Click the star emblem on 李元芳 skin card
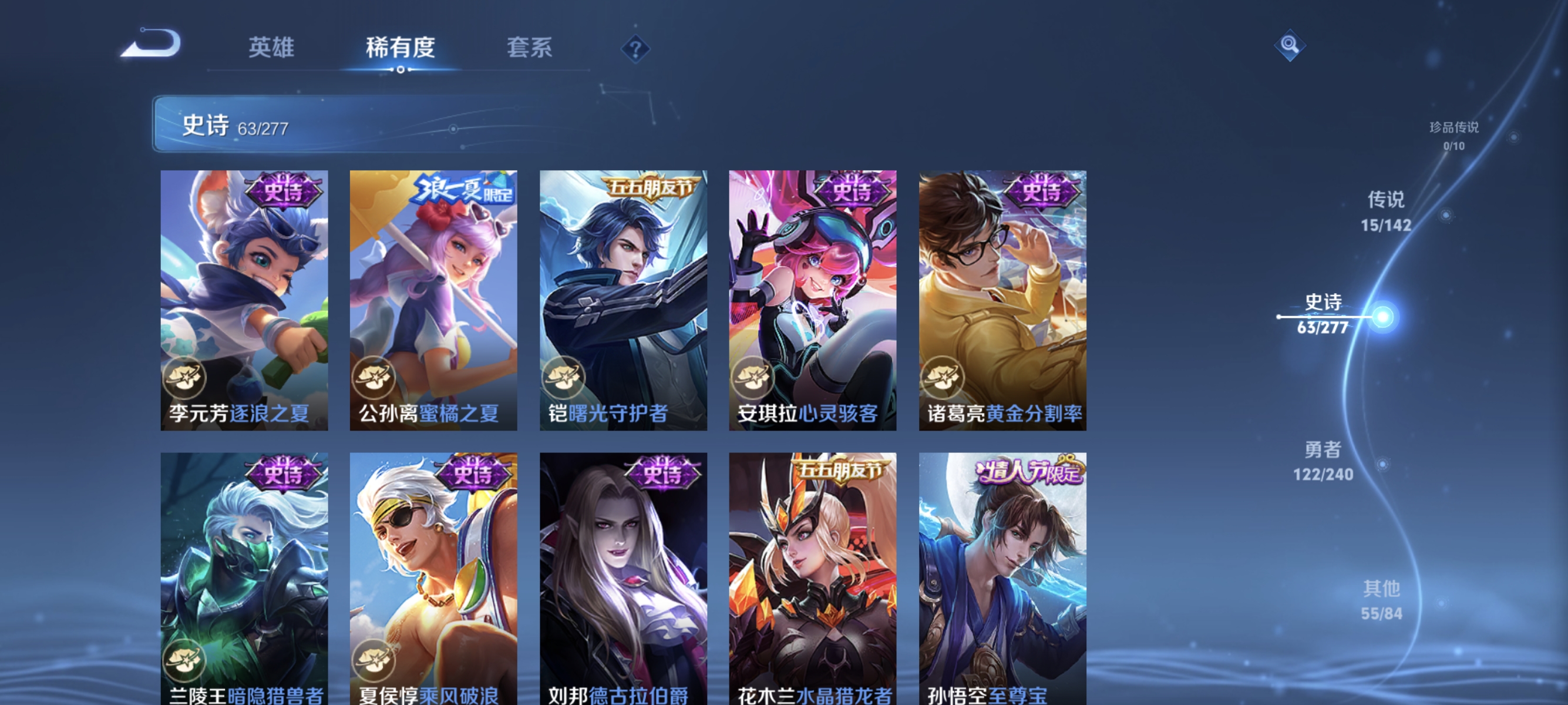 coord(185,378)
